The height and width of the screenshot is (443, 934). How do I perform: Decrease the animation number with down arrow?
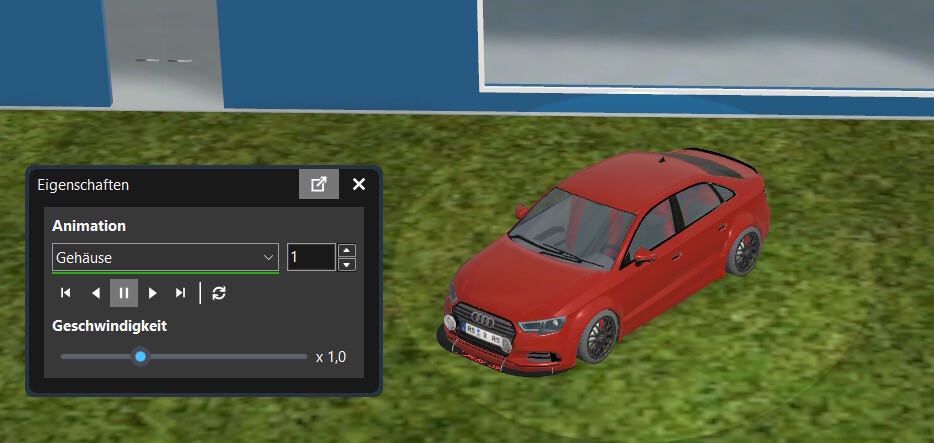(x=347, y=264)
